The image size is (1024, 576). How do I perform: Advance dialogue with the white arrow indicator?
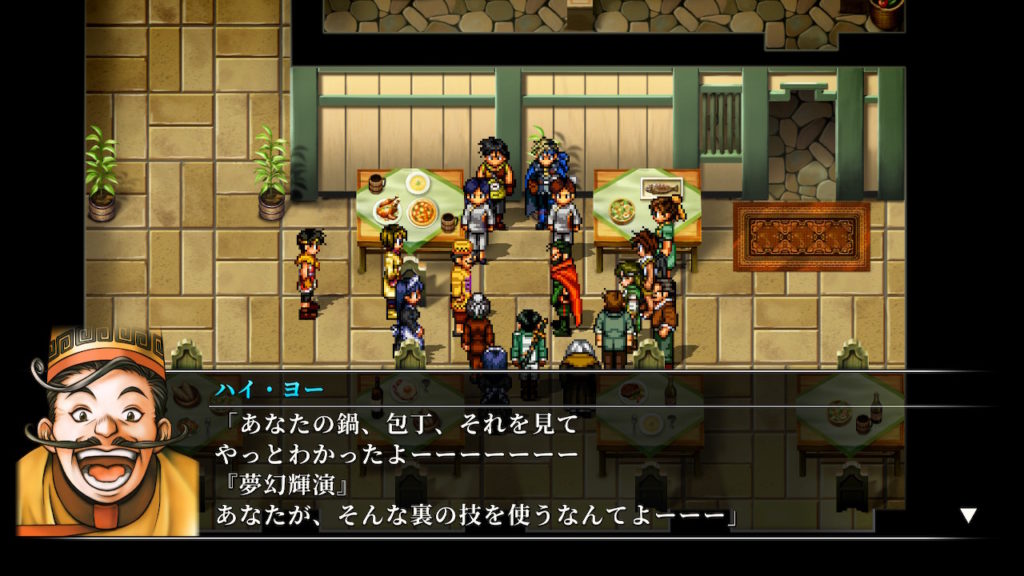[x=967, y=515]
